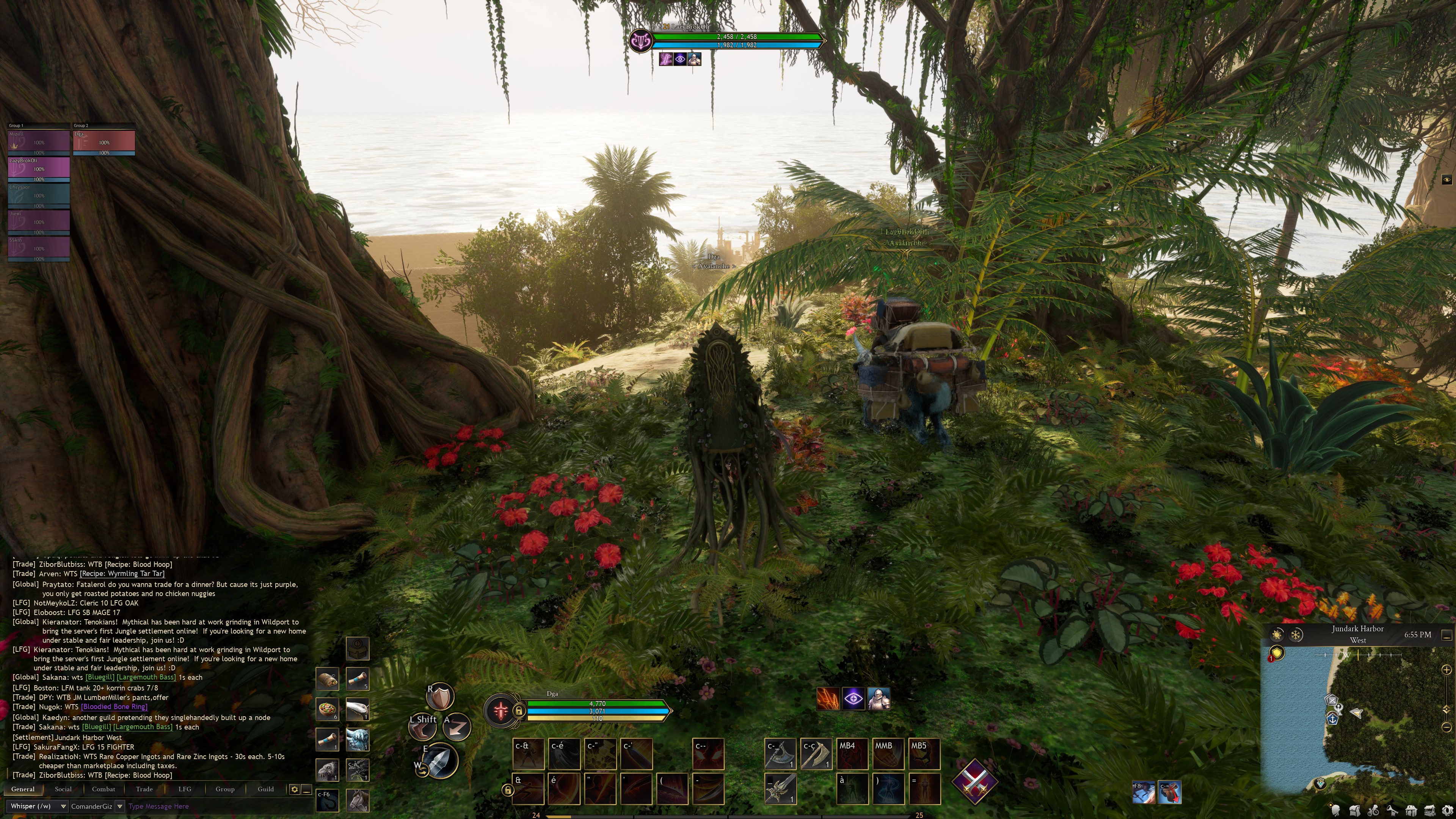Select the Guild chat tab

tap(266, 789)
